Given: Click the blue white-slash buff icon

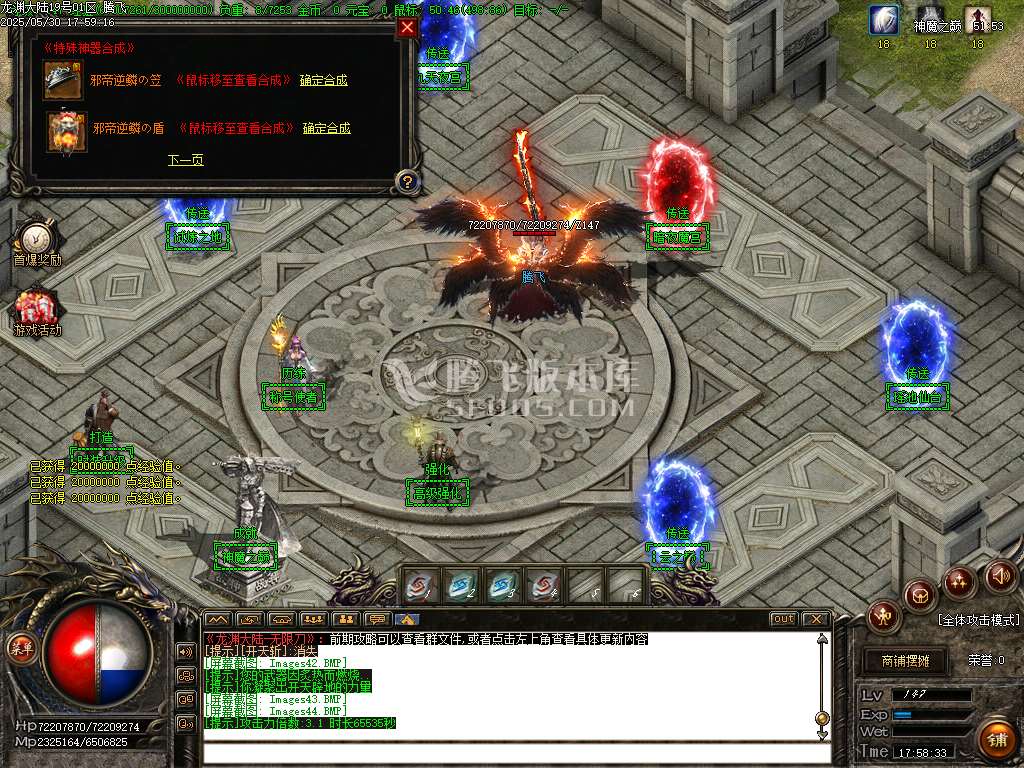Looking at the screenshot, I should (x=883, y=20).
